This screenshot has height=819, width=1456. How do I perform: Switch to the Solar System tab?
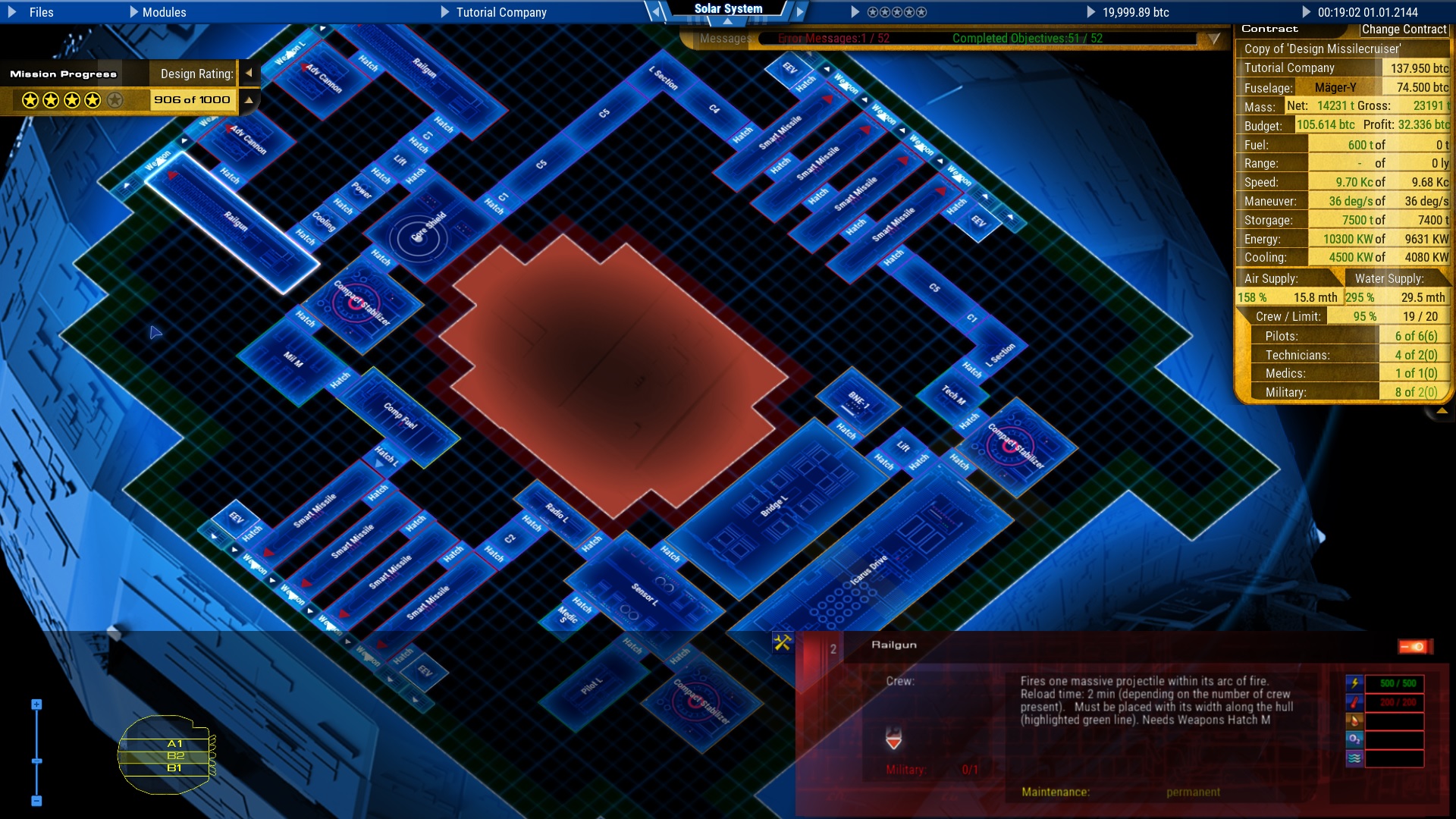[730, 8]
